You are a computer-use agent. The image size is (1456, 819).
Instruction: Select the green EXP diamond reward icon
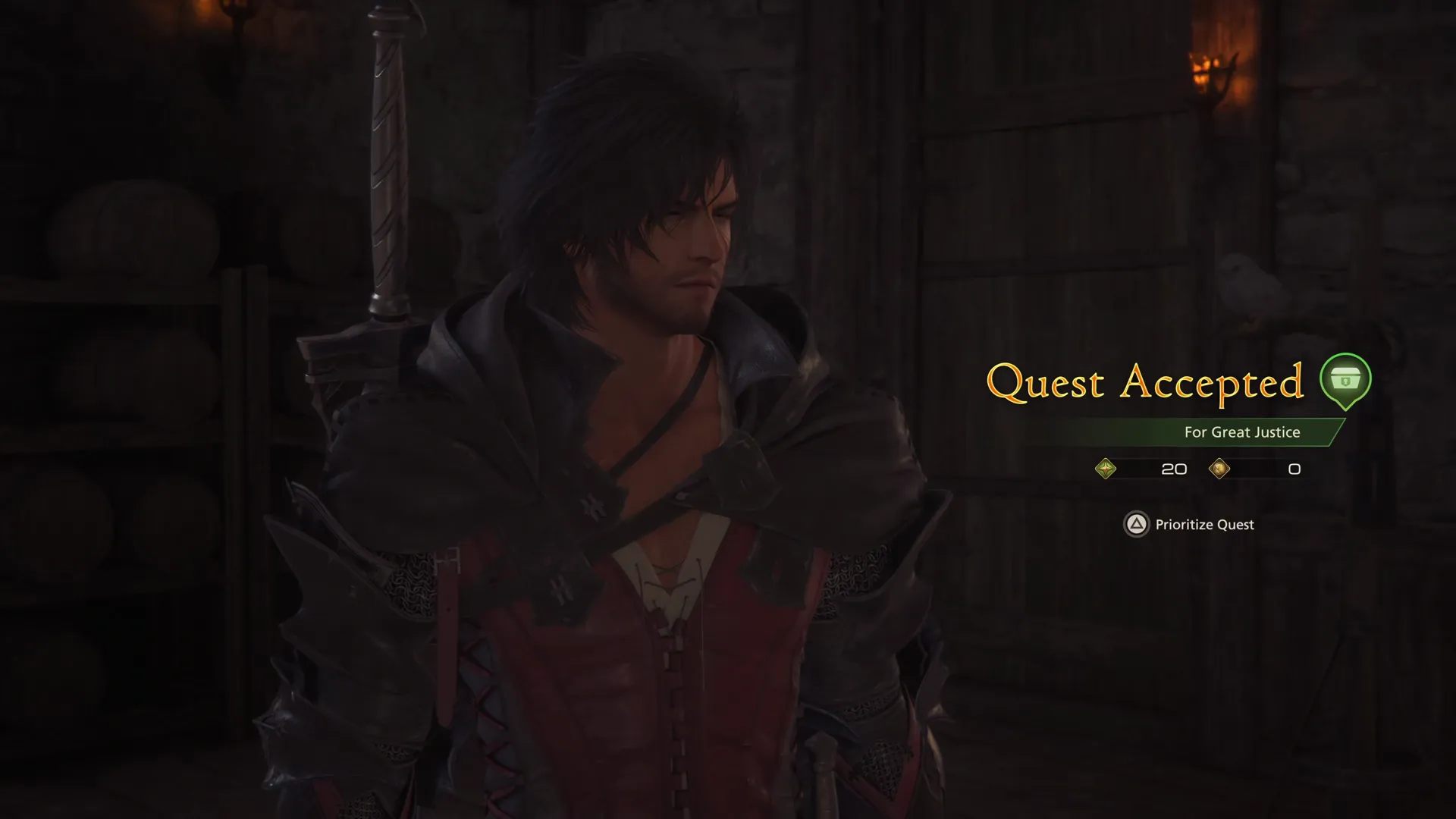pyautogui.click(x=1106, y=469)
